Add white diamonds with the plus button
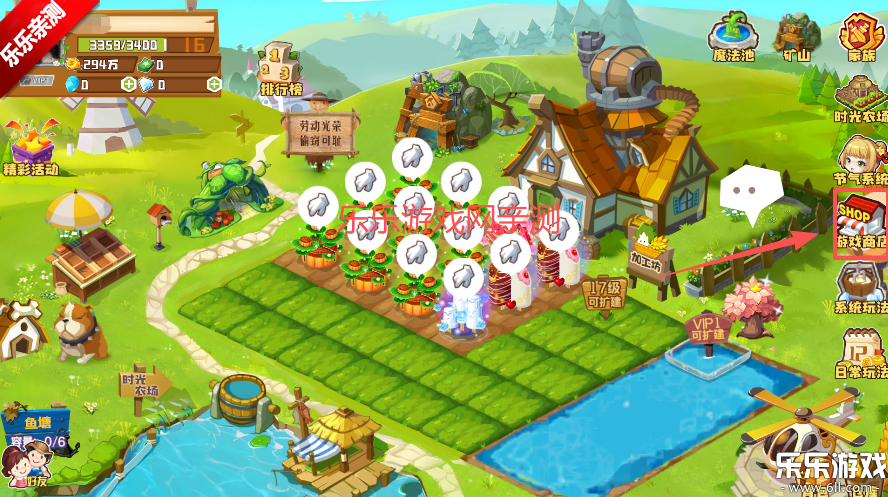 214,85
